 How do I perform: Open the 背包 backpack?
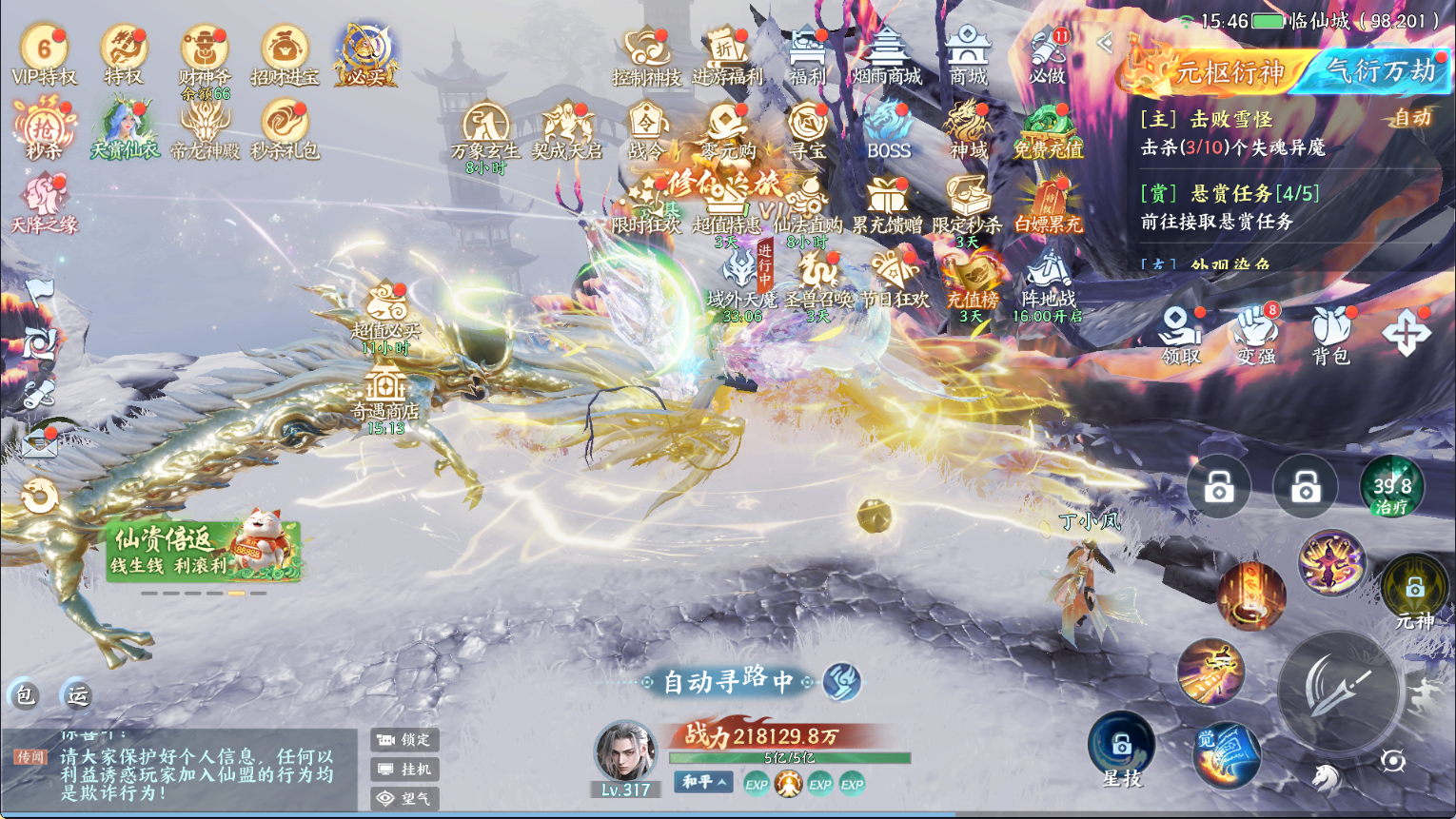1330,336
